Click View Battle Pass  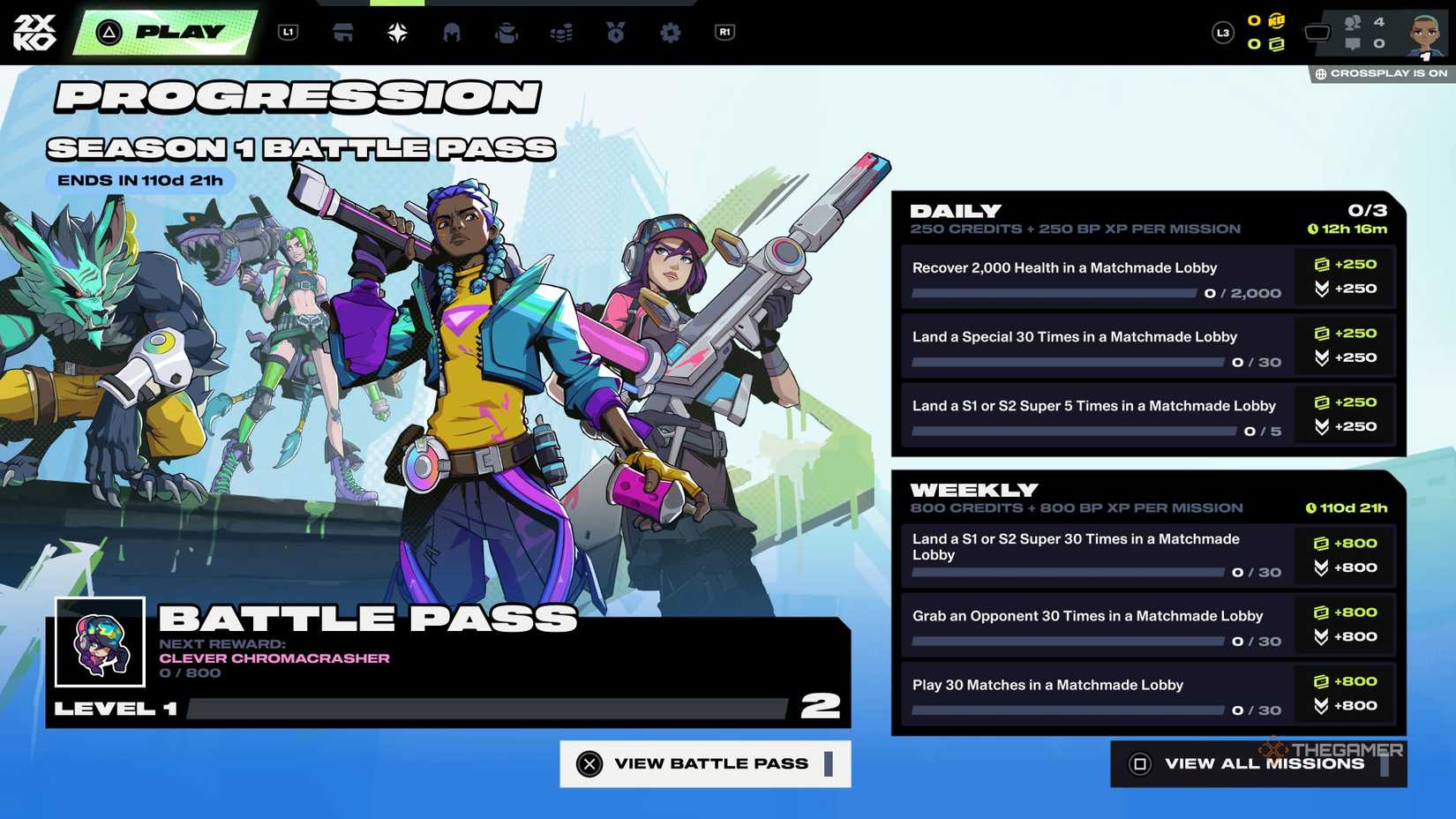point(703,763)
